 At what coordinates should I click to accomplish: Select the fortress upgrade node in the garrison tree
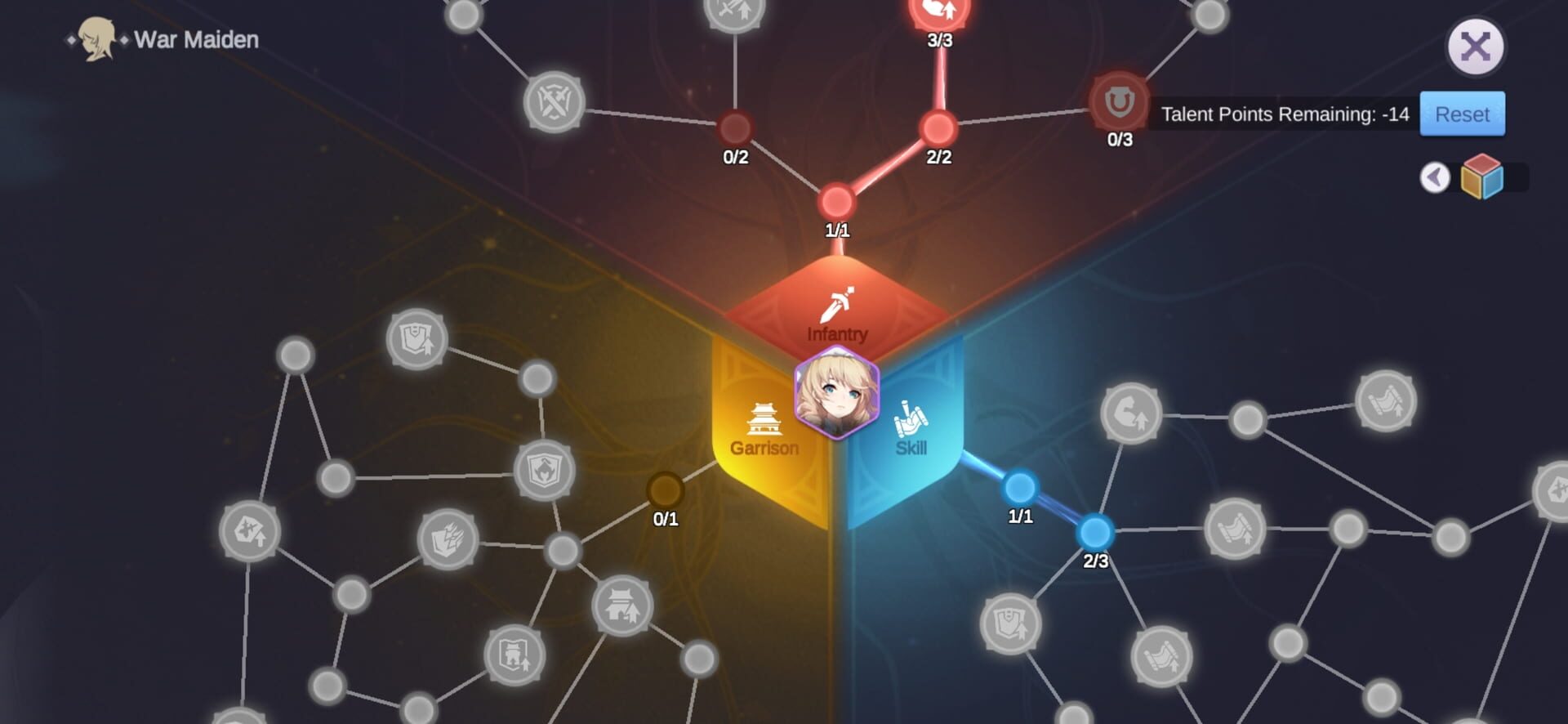point(514,656)
